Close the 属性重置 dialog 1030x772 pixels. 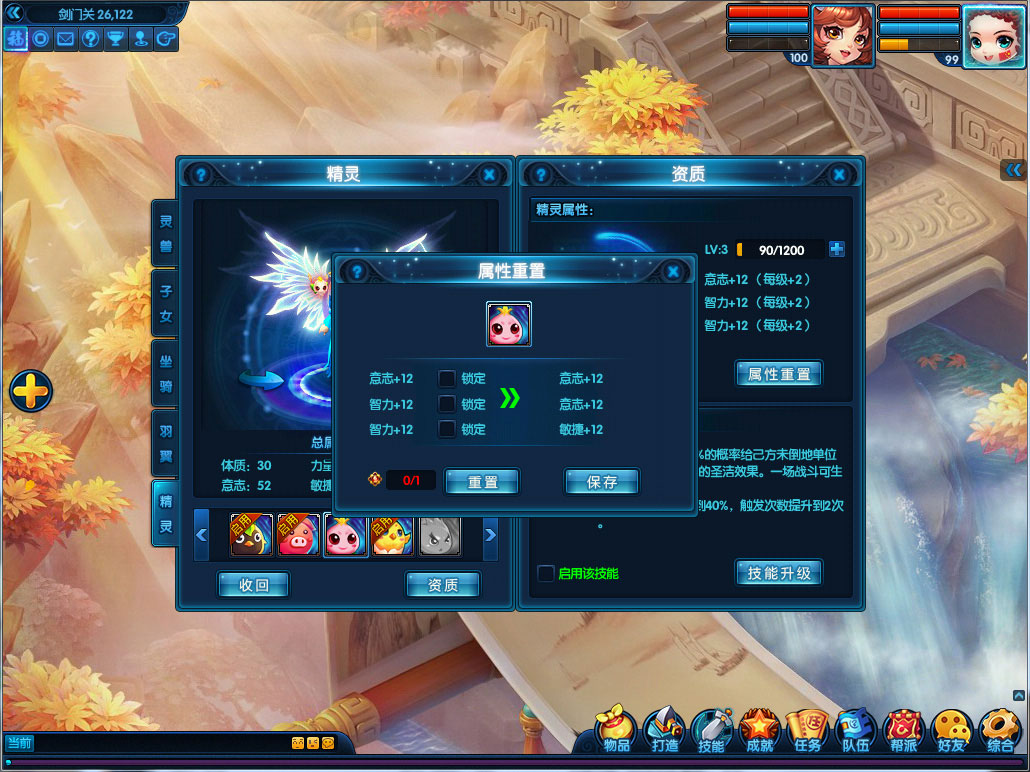673,271
